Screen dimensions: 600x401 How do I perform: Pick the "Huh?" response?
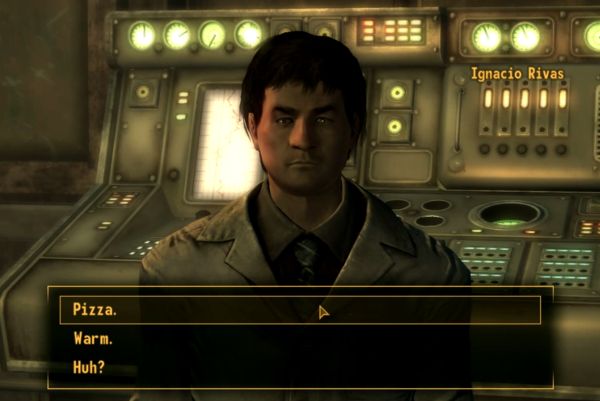(90, 366)
